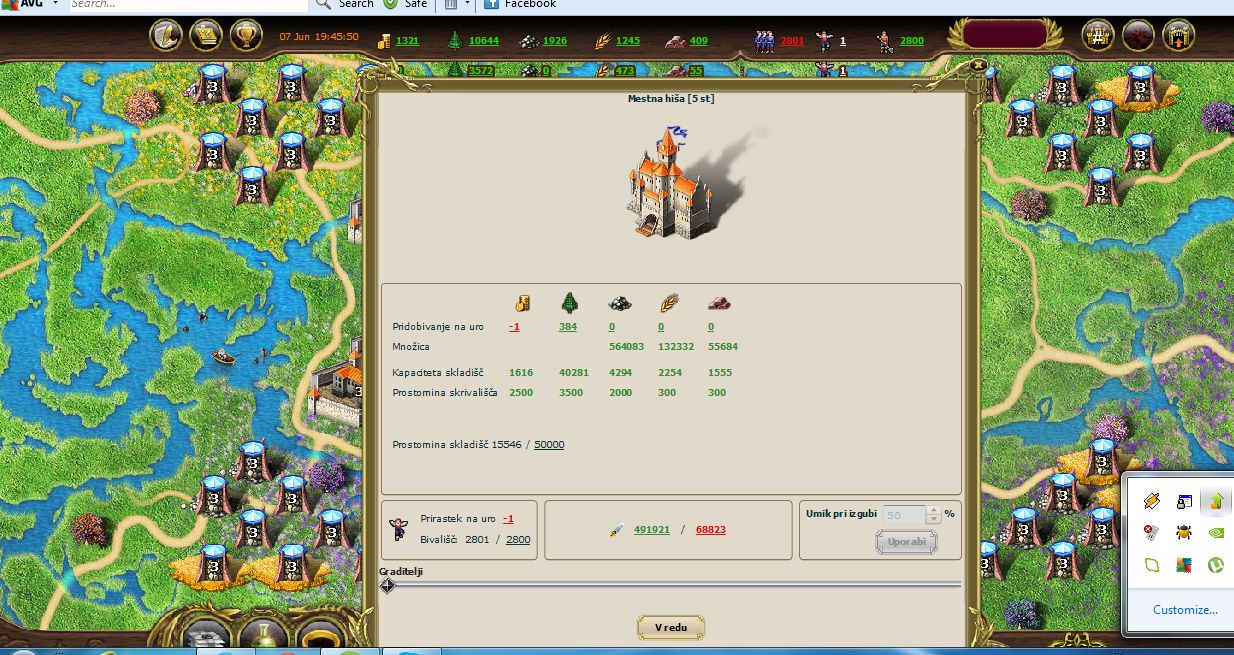Confirm with the V redu button
1234x655 pixels.
[671, 627]
